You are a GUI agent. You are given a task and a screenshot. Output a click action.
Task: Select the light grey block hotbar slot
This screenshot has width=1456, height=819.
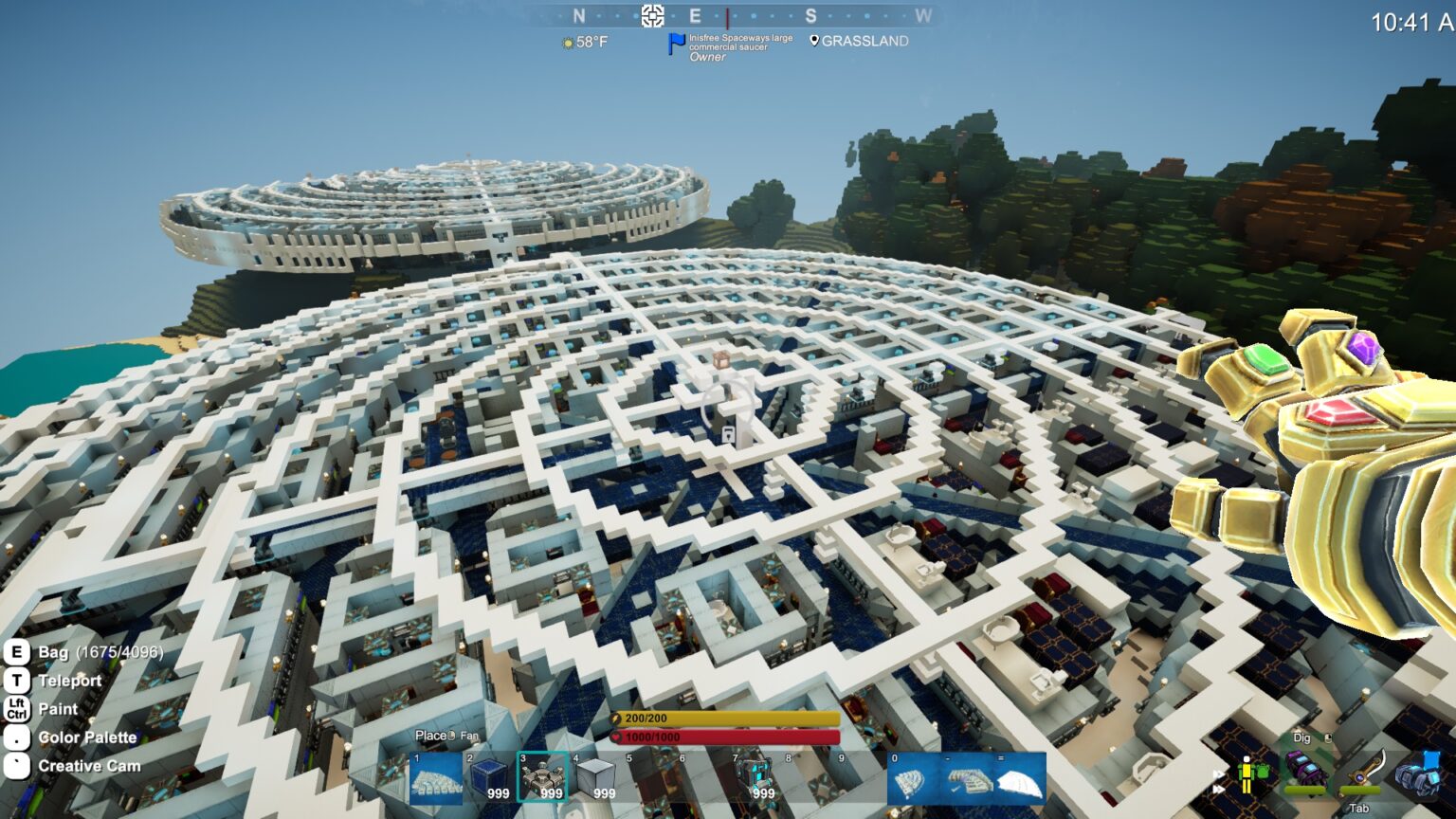[x=596, y=778]
